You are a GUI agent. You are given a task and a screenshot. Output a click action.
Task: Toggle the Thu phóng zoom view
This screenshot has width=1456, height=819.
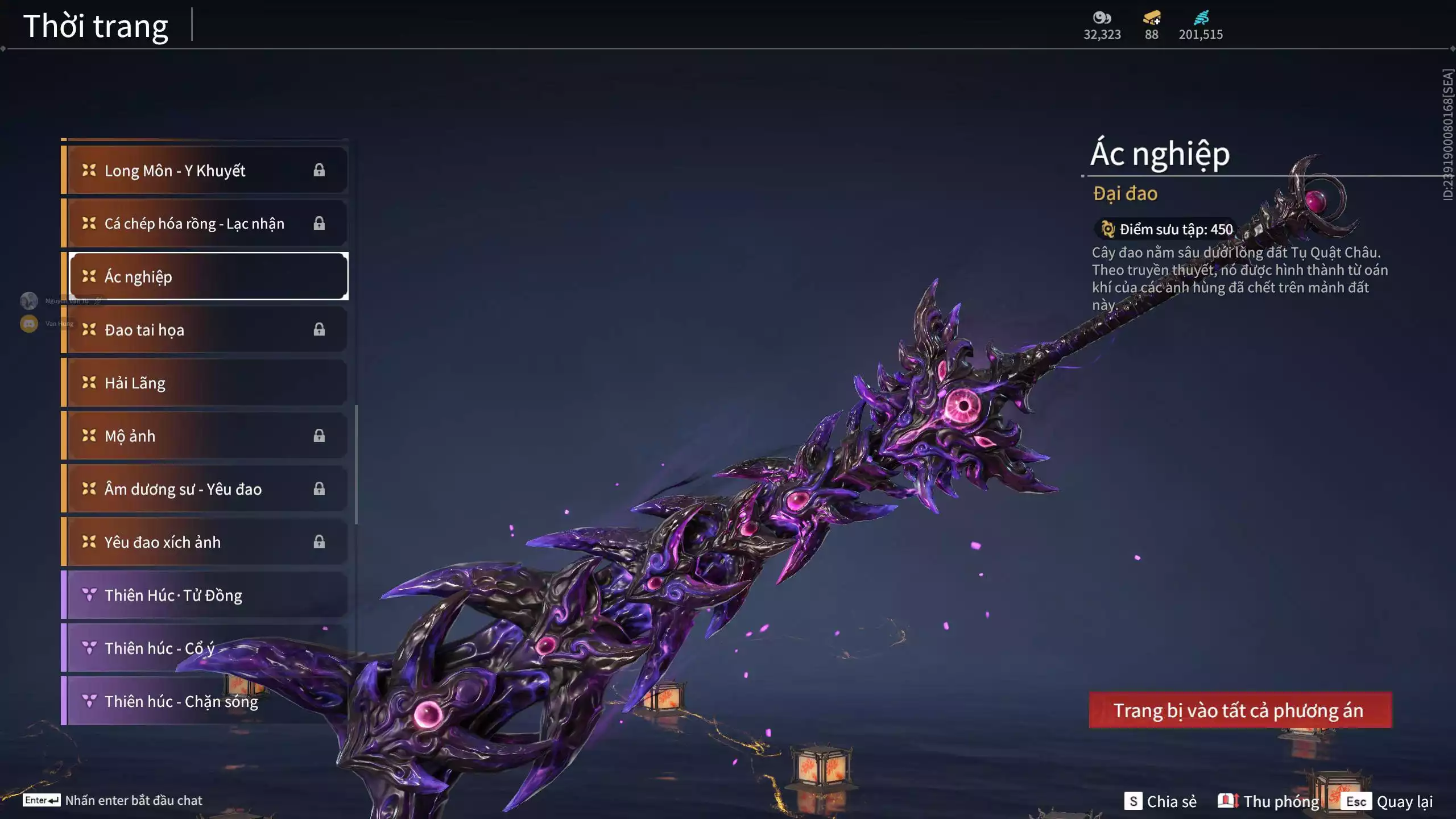click(x=1268, y=801)
